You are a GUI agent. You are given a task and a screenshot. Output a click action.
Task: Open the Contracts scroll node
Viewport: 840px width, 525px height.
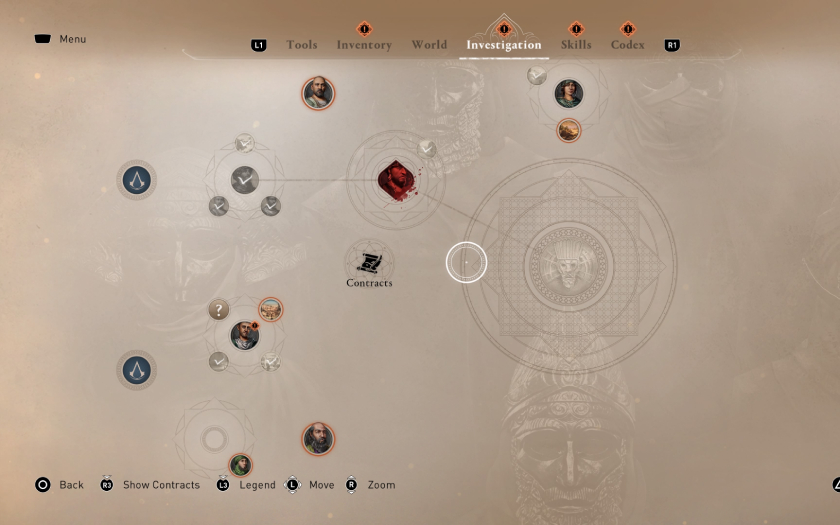pyautogui.click(x=369, y=263)
